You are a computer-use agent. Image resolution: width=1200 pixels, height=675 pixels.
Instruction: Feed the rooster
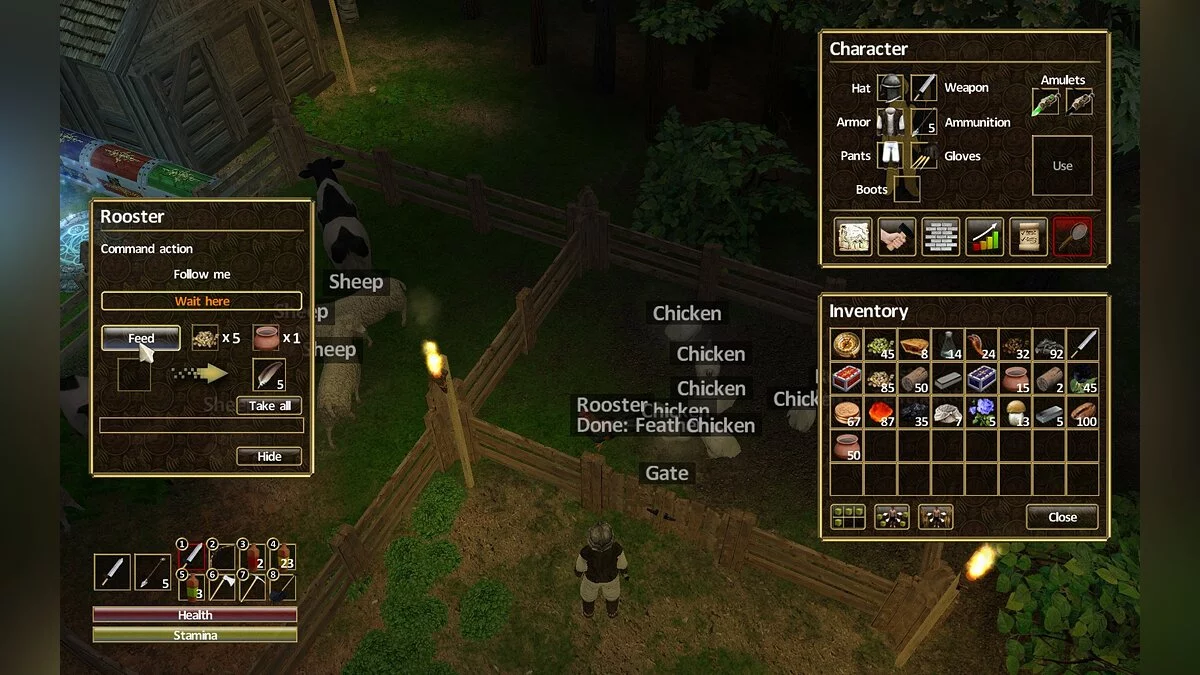pos(141,338)
